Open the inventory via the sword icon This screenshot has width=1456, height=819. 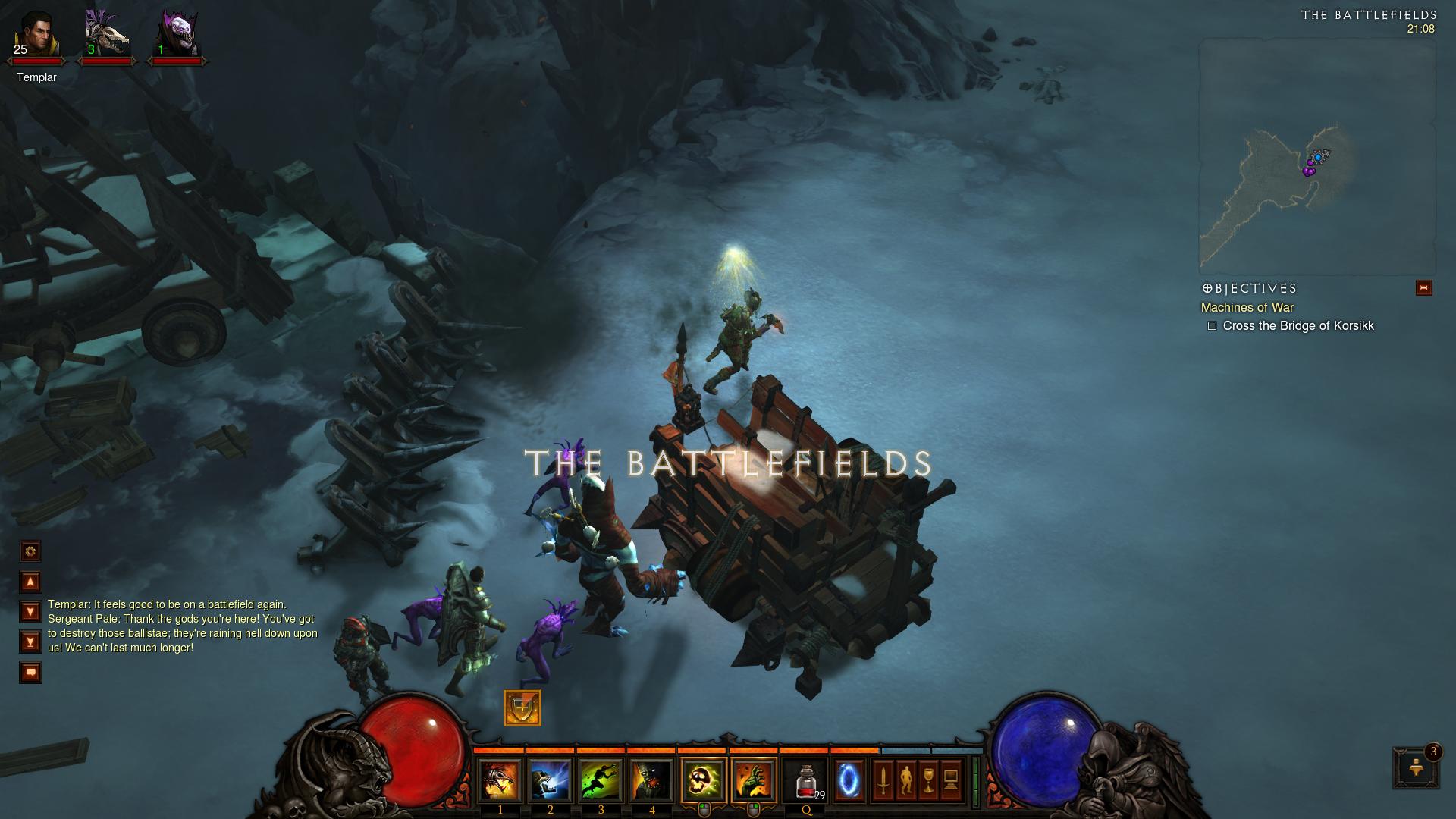[883, 780]
